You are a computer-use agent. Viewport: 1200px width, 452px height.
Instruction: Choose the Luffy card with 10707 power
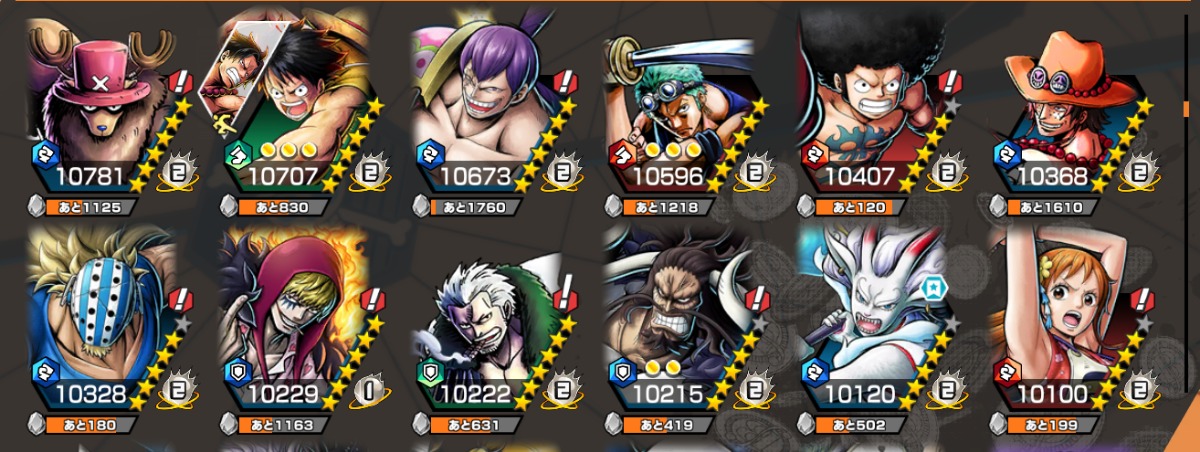[290, 110]
